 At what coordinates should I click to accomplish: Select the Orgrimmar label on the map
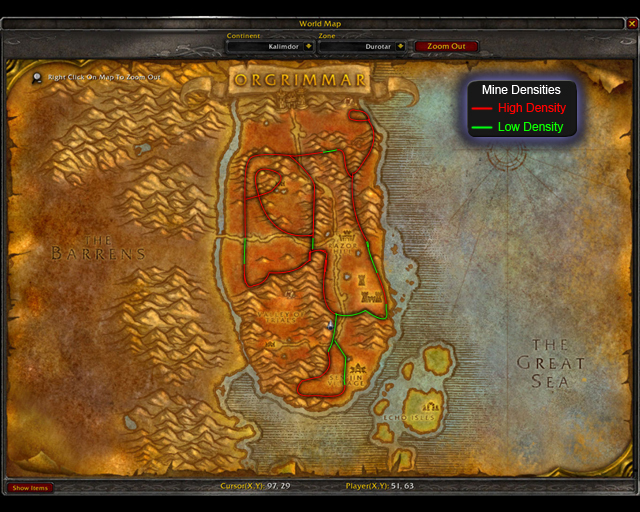299,80
